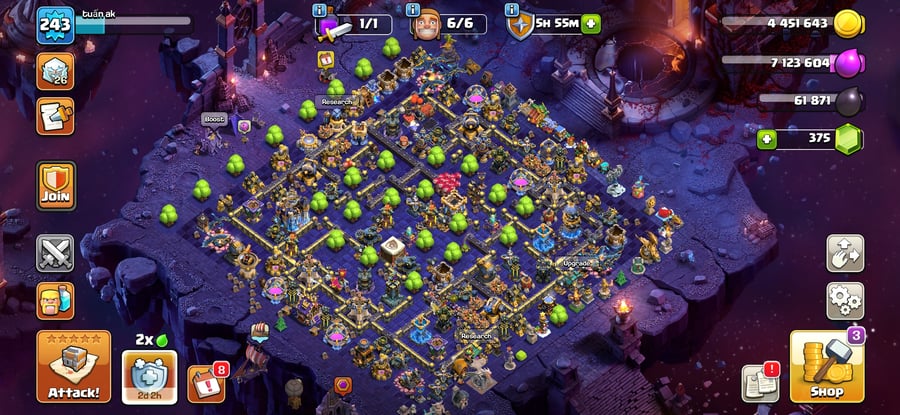Open the calendar events icon with 8 badge
This screenshot has width=900, height=415.
click(x=206, y=384)
